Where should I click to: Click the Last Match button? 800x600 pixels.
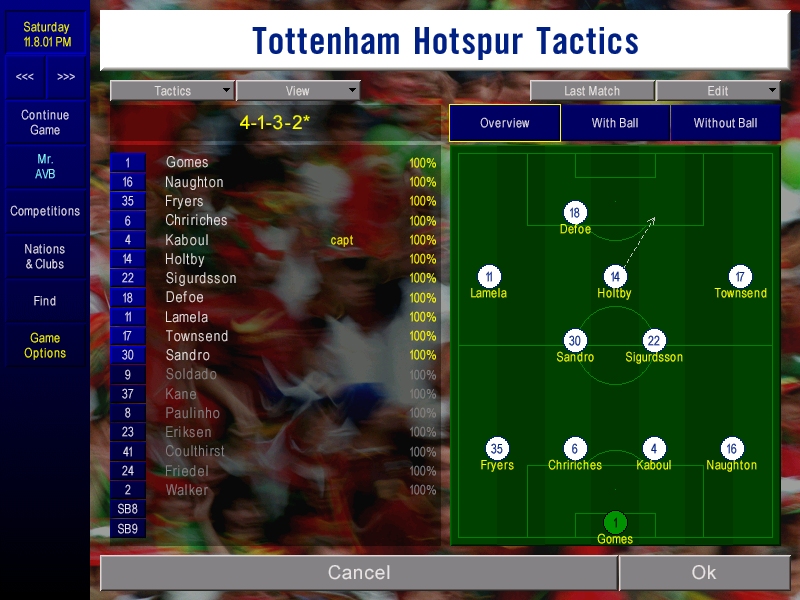pyautogui.click(x=592, y=91)
